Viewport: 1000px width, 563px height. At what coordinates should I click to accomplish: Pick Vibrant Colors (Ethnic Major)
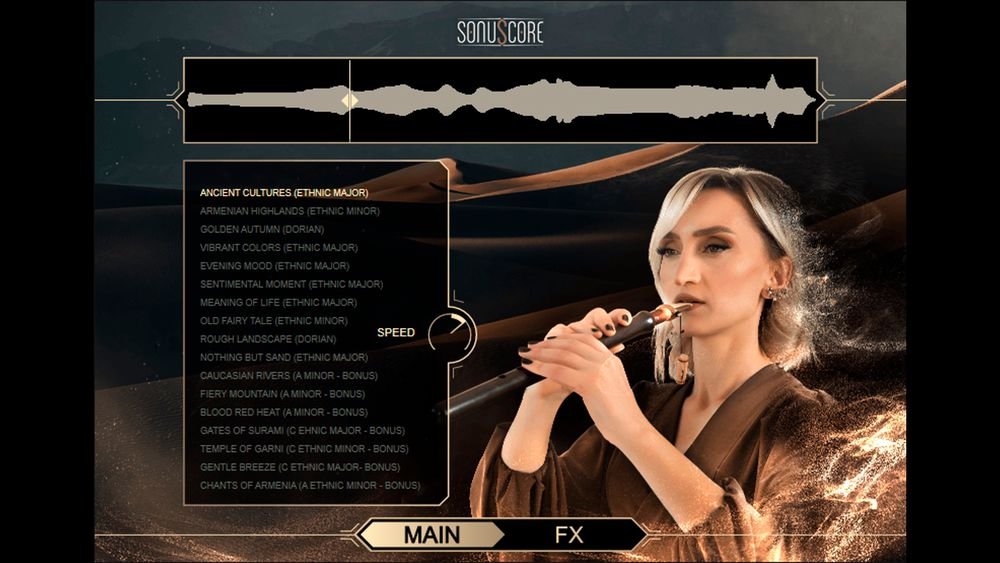click(x=279, y=247)
